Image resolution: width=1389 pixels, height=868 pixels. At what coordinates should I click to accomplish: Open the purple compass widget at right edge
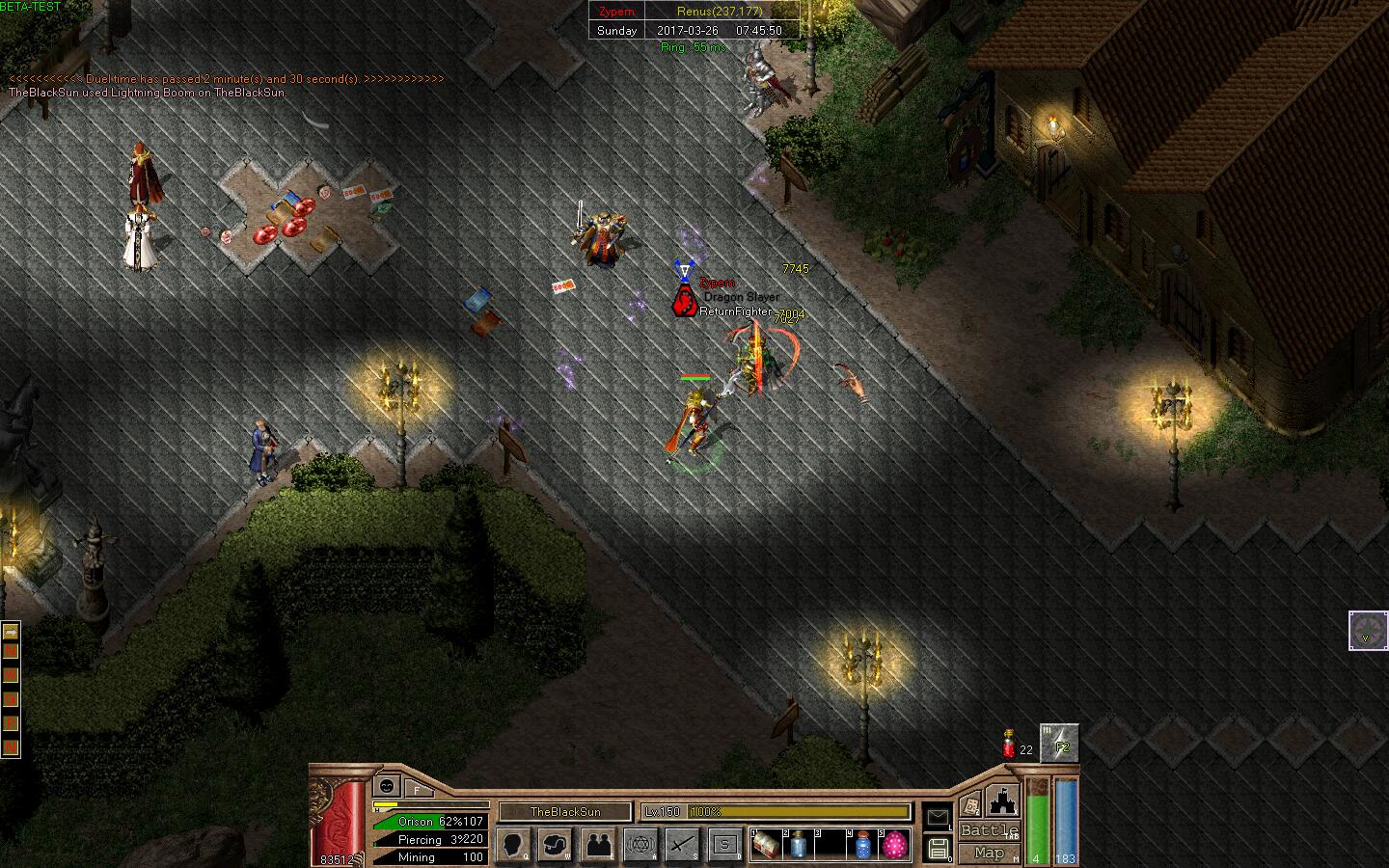[1368, 631]
